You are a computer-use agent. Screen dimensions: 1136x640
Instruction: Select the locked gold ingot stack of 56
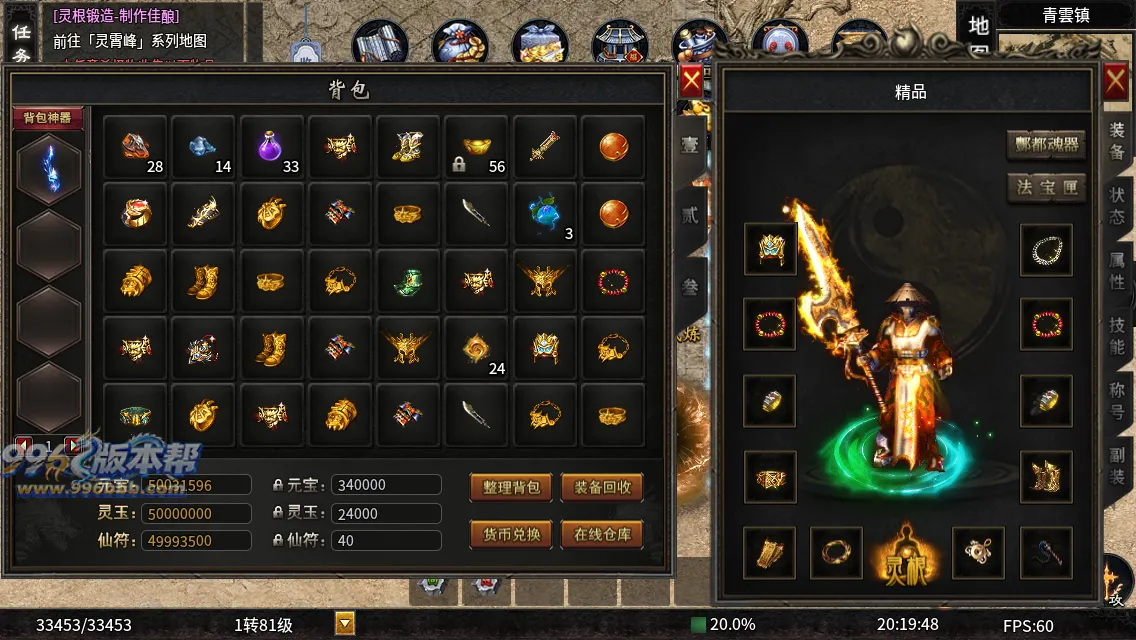[477, 148]
